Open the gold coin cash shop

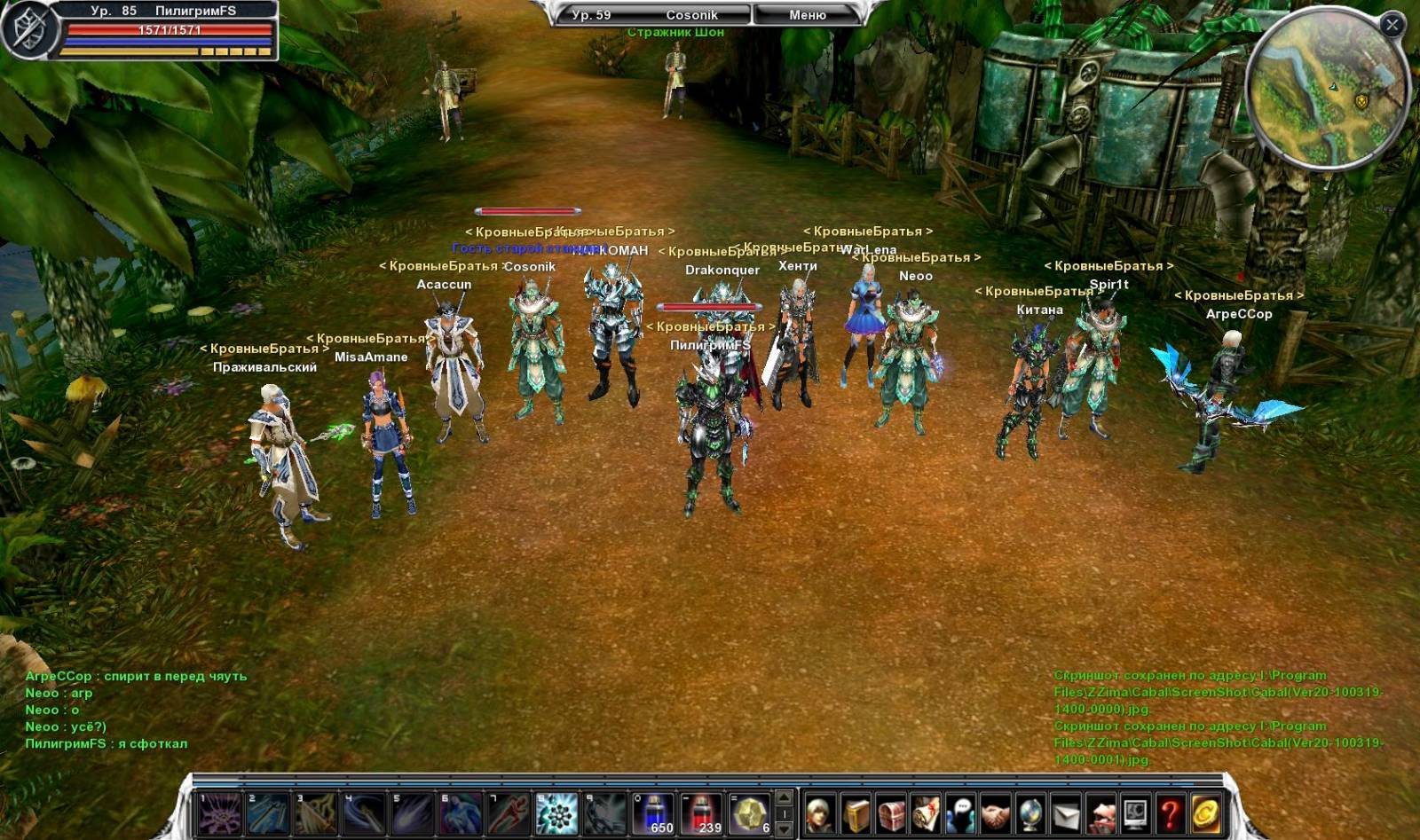pyautogui.click(x=1205, y=814)
